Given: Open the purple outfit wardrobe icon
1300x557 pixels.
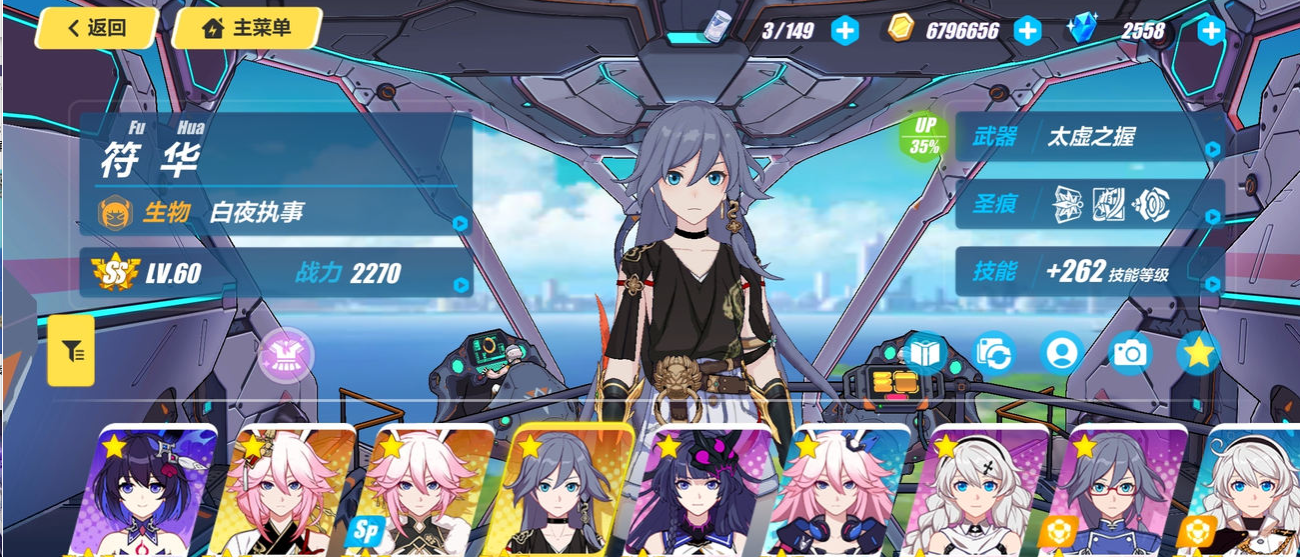Looking at the screenshot, I should click(286, 355).
